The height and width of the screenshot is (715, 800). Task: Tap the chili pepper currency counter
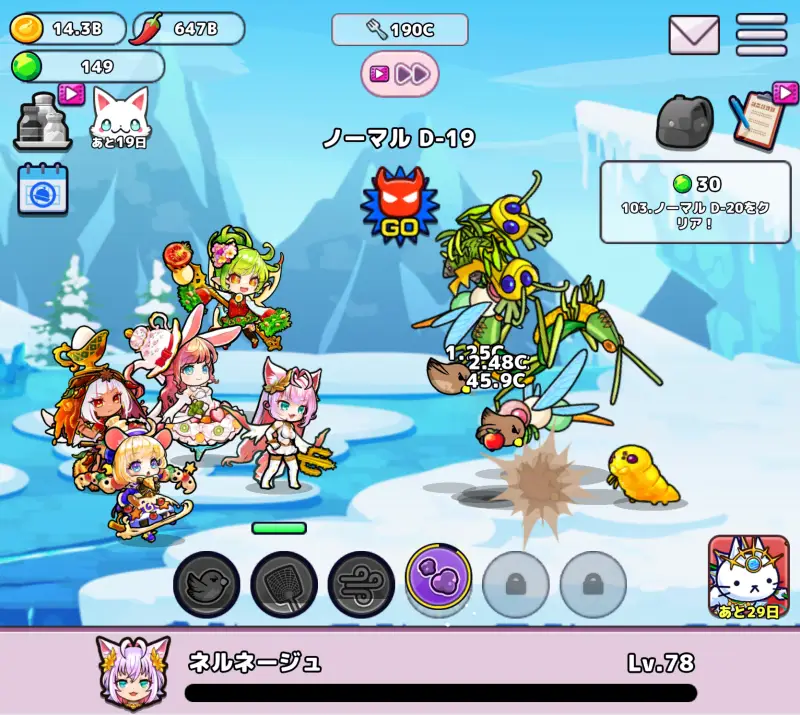pos(188,29)
